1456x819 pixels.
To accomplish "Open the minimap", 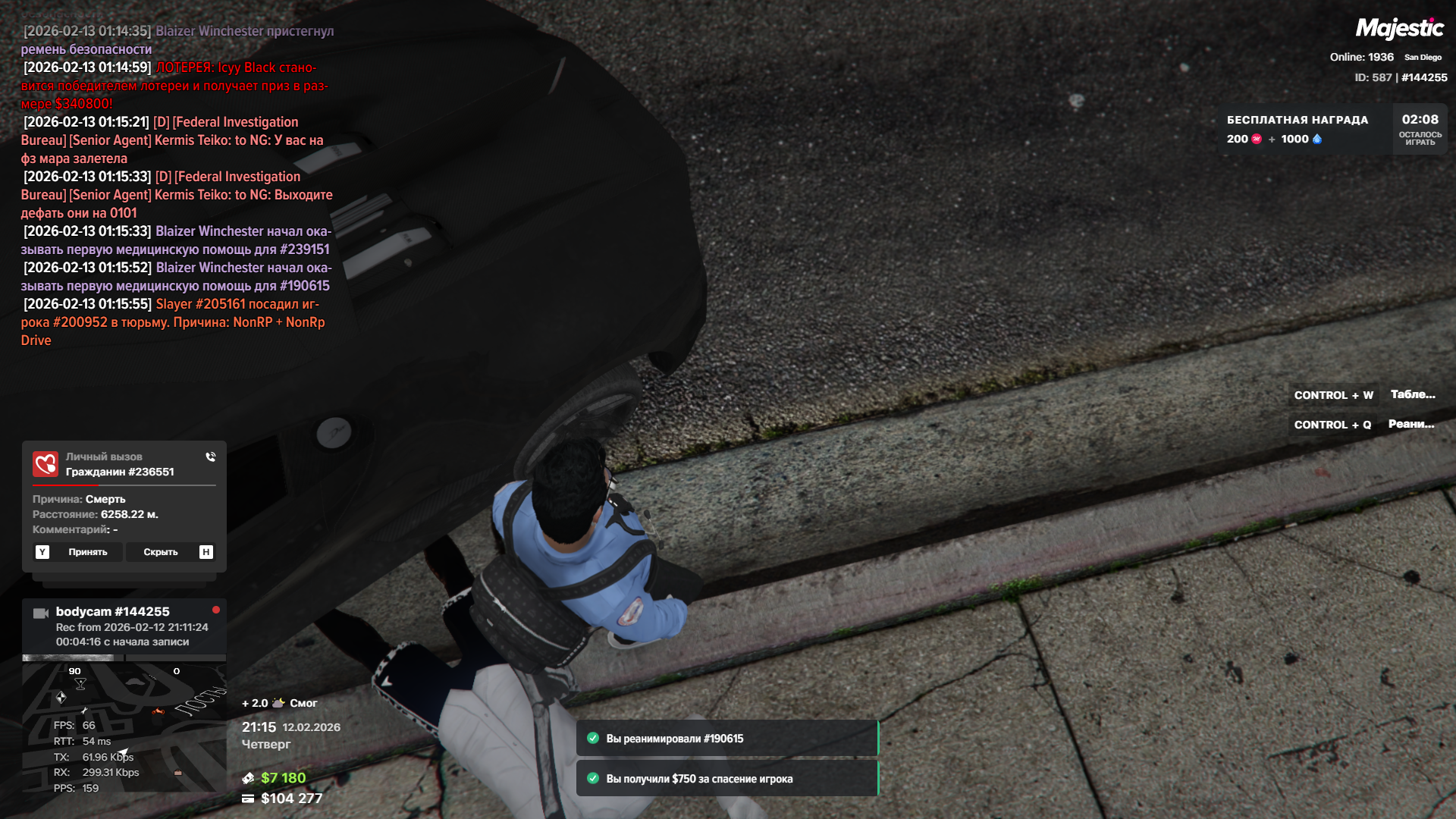I will click(x=124, y=726).
